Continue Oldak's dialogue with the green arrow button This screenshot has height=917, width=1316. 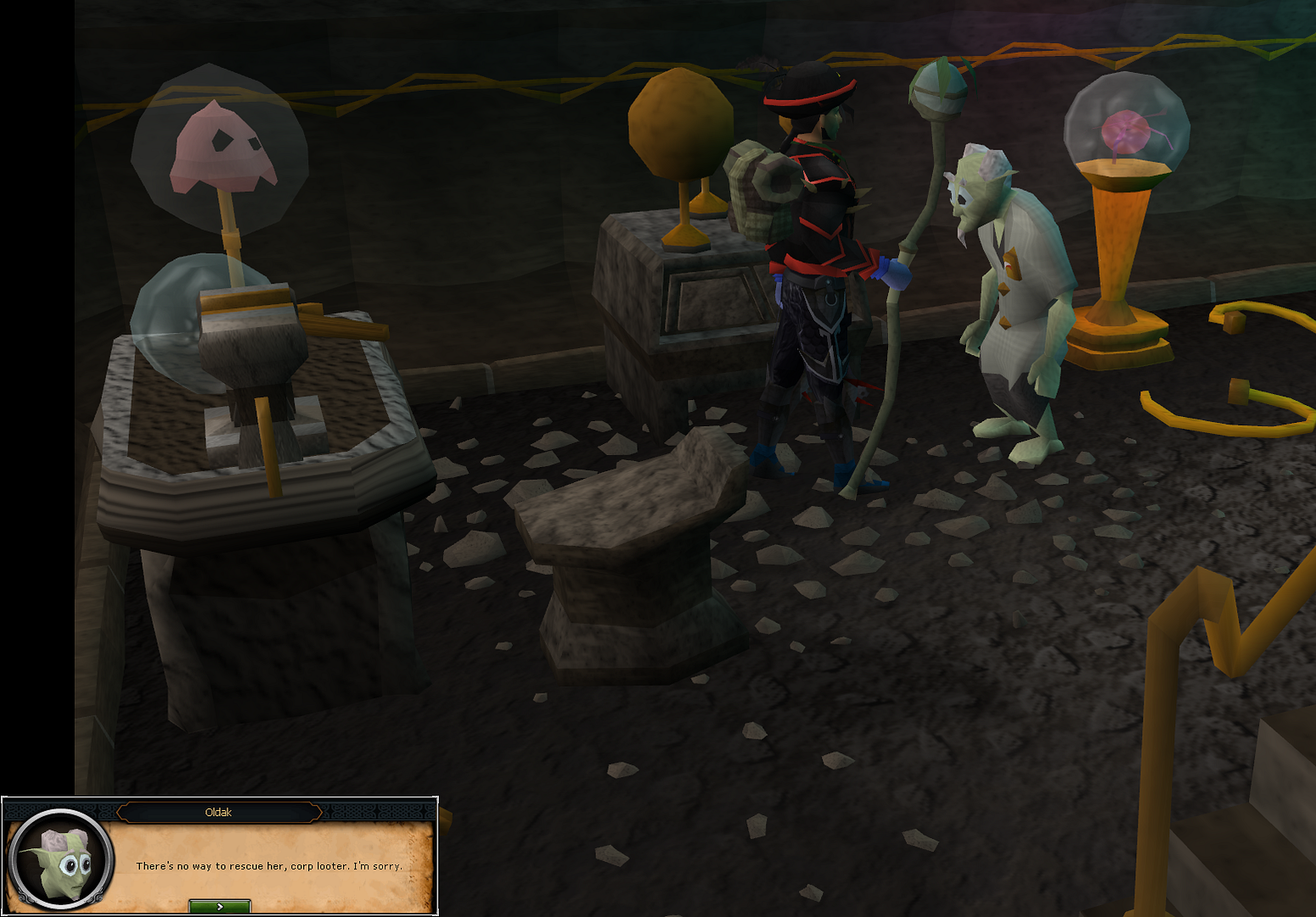(219, 907)
